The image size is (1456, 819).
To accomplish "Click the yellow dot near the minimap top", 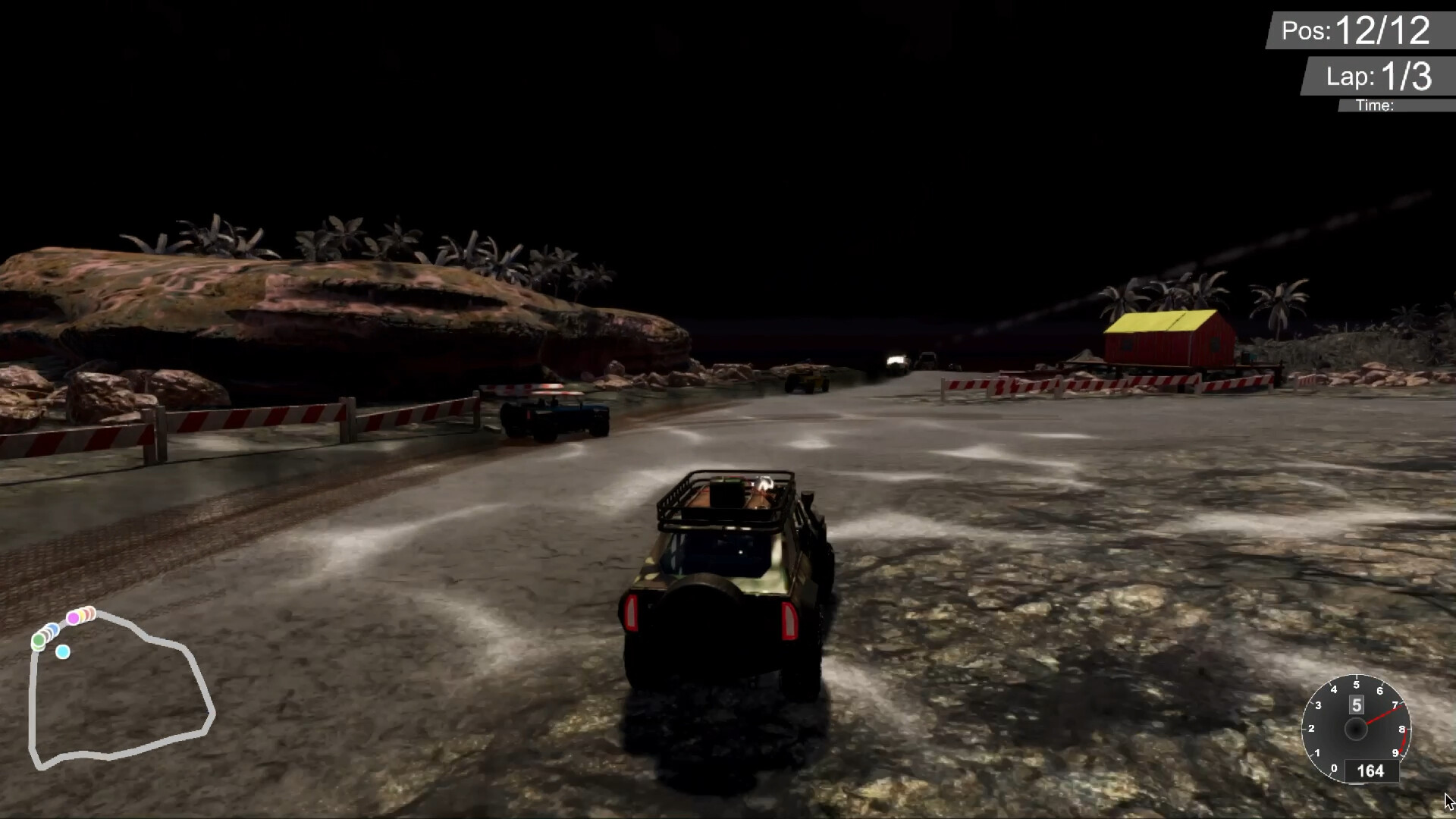I will [81, 614].
